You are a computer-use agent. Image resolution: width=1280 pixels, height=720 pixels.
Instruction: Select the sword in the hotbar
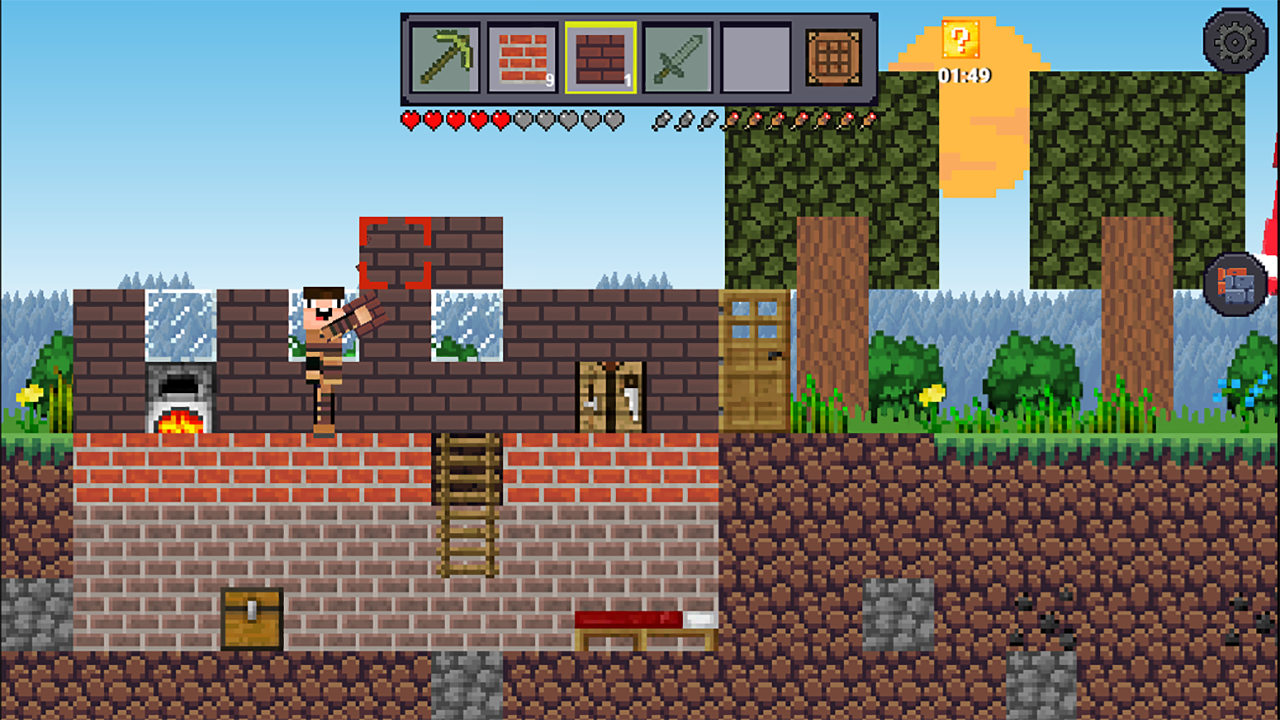pos(677,58)
